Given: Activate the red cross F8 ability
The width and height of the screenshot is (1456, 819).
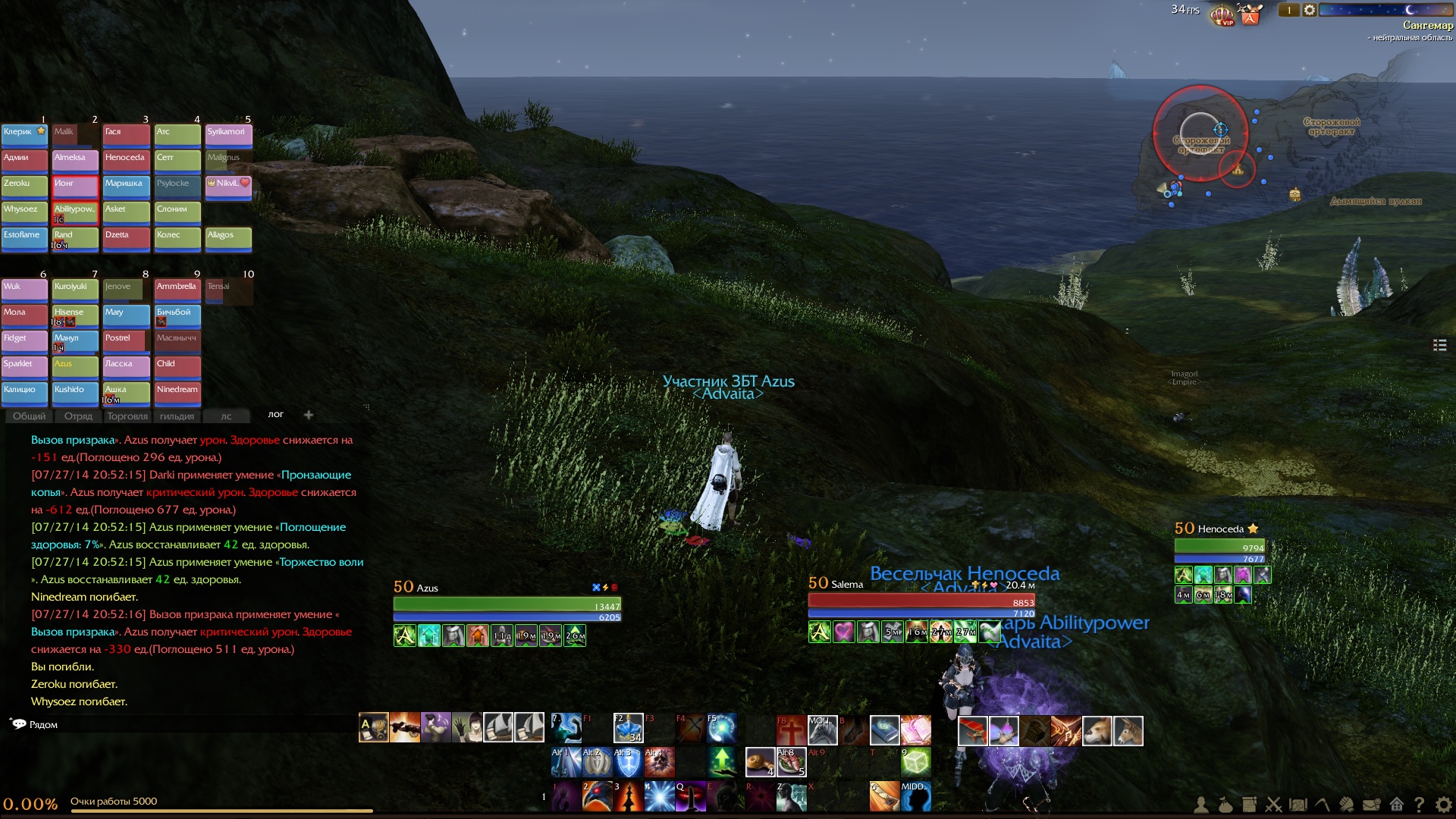Looking at the screenshot, I should pos(791,730).
